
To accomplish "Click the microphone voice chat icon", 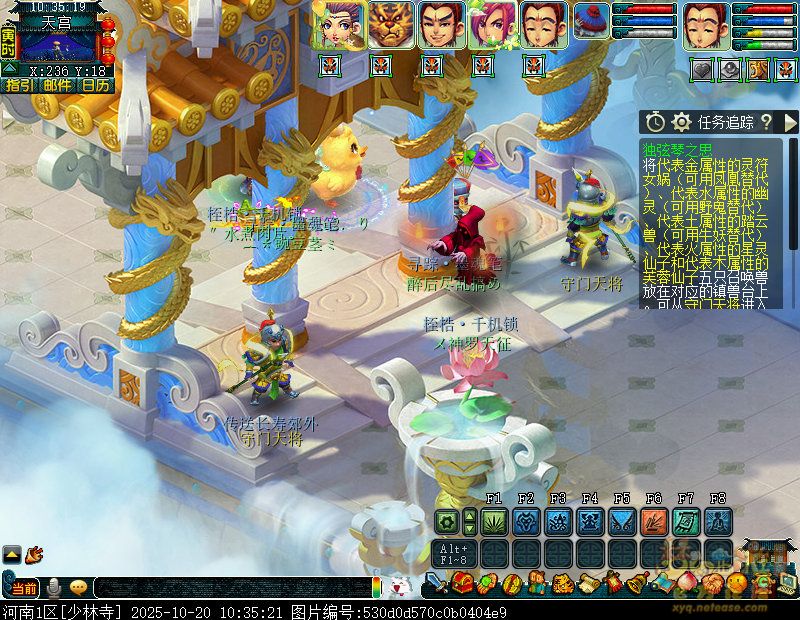I will 54,588.
